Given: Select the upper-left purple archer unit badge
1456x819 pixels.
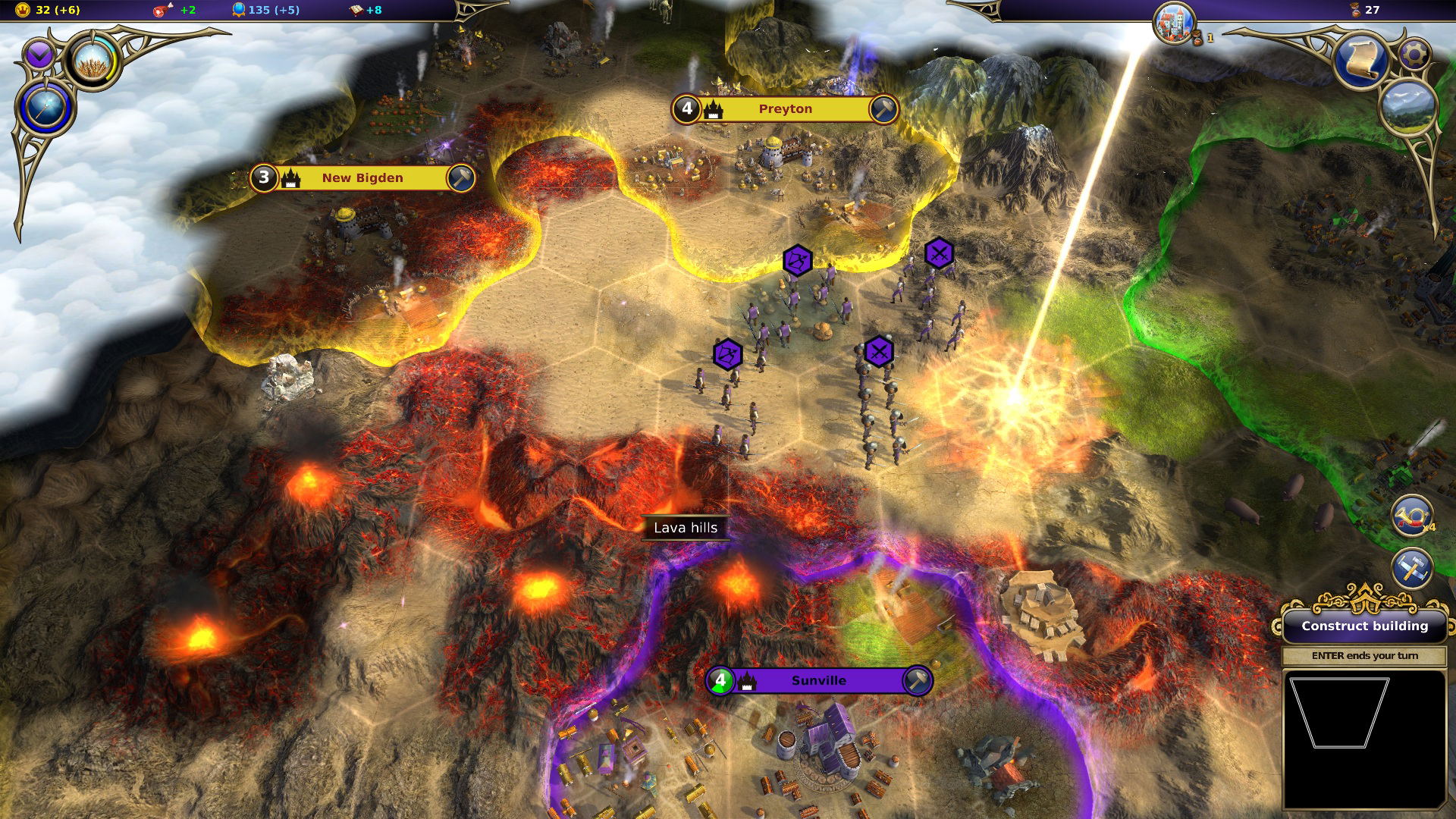Looking at the screenshot, I should coord(797,261).
